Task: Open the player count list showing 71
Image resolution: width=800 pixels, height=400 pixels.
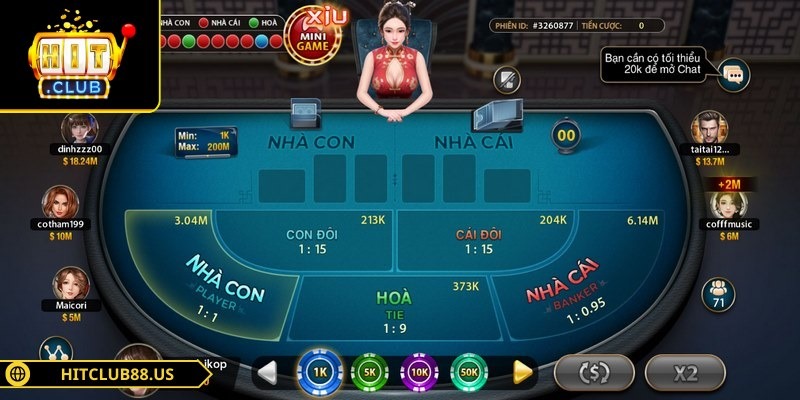Action: click(x=718, y=295)
